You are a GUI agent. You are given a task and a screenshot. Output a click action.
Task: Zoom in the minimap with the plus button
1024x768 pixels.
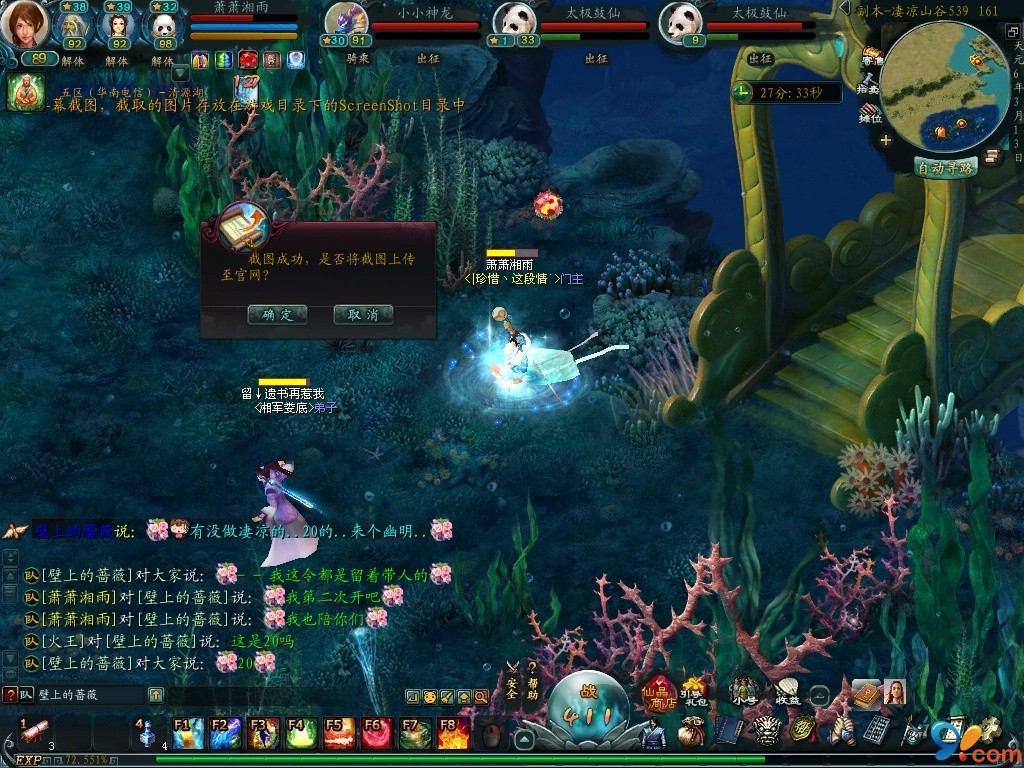885,140
